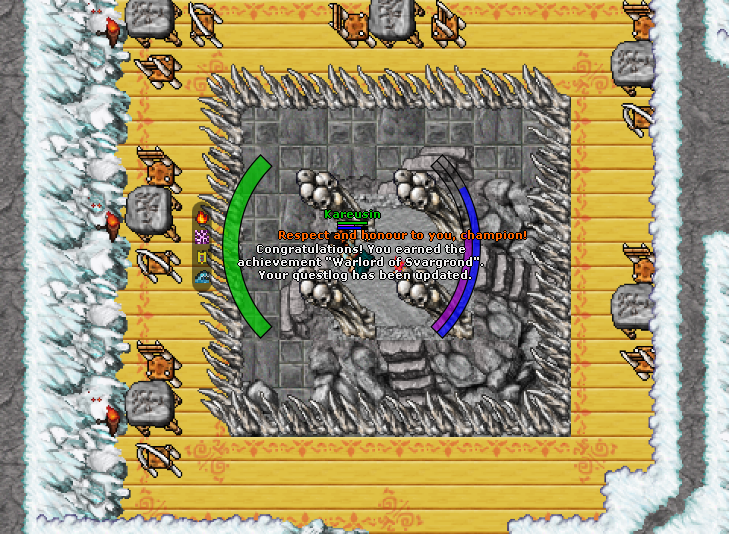Select the purple rune pattern status icon
This screenshot has height=534, width=729.
tap(202, 236)
